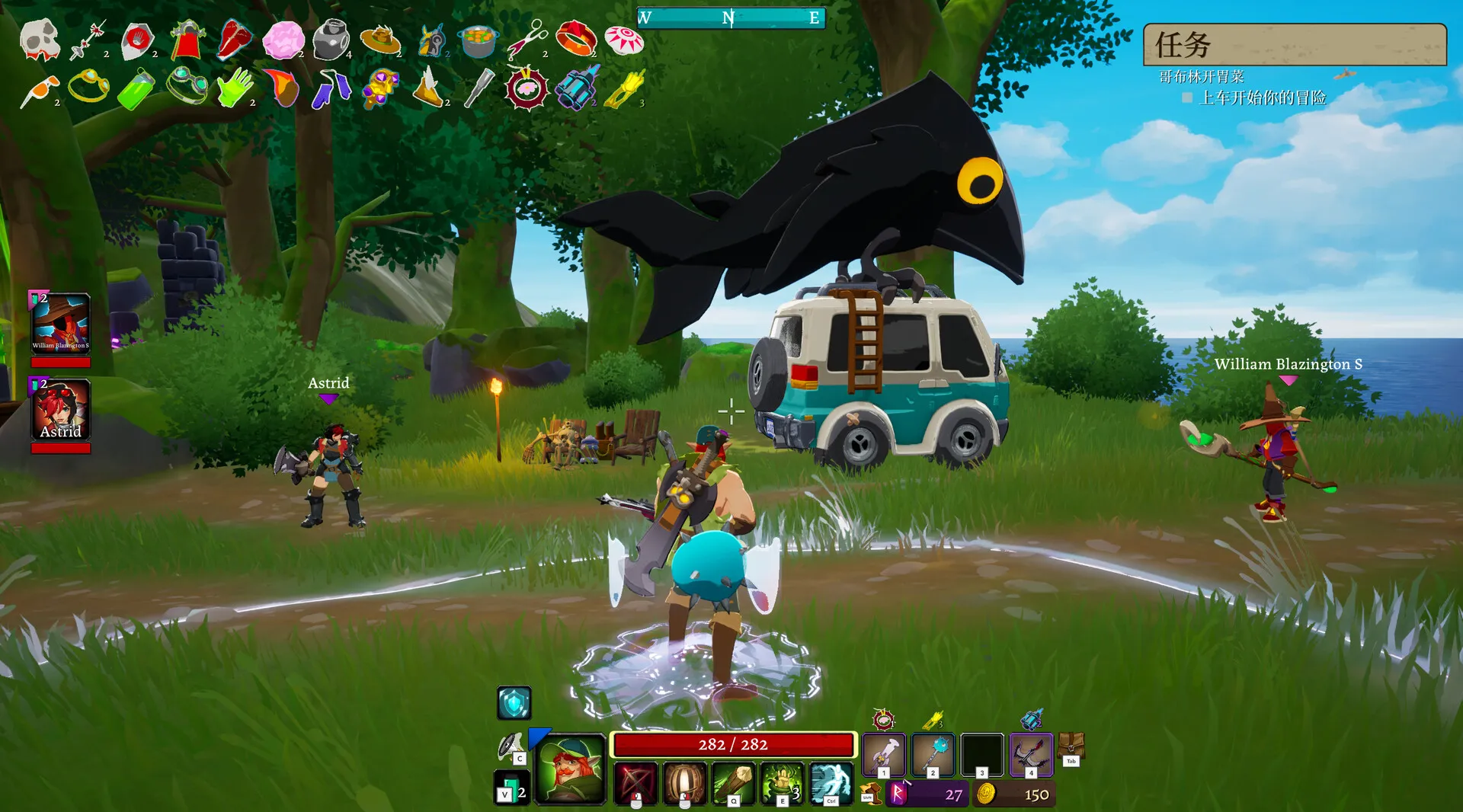
Task: Select William Blazington's party portrait
Action: pos(61,324)
